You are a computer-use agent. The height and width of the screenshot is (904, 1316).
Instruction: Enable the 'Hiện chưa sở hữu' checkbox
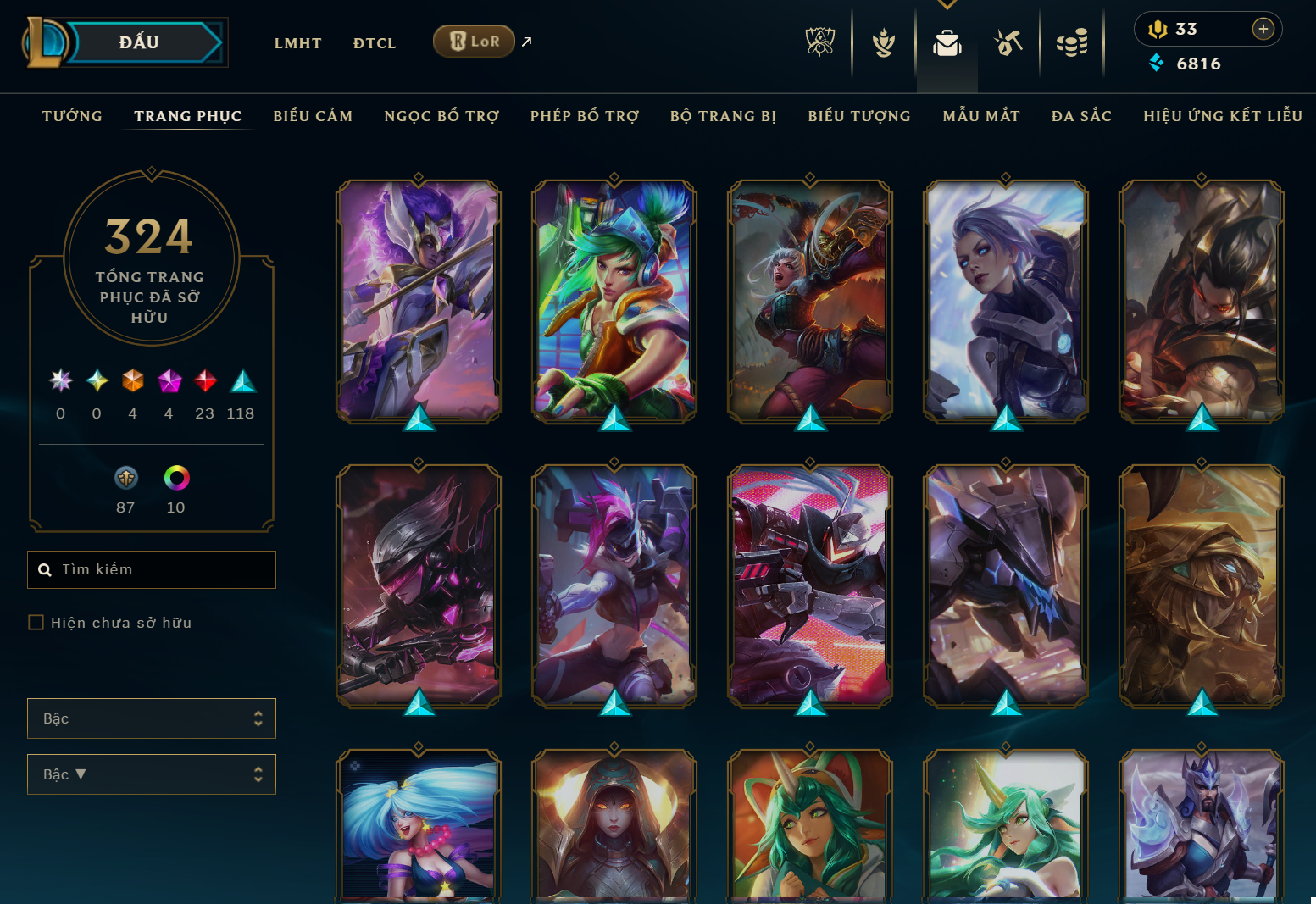pos(36,622)
